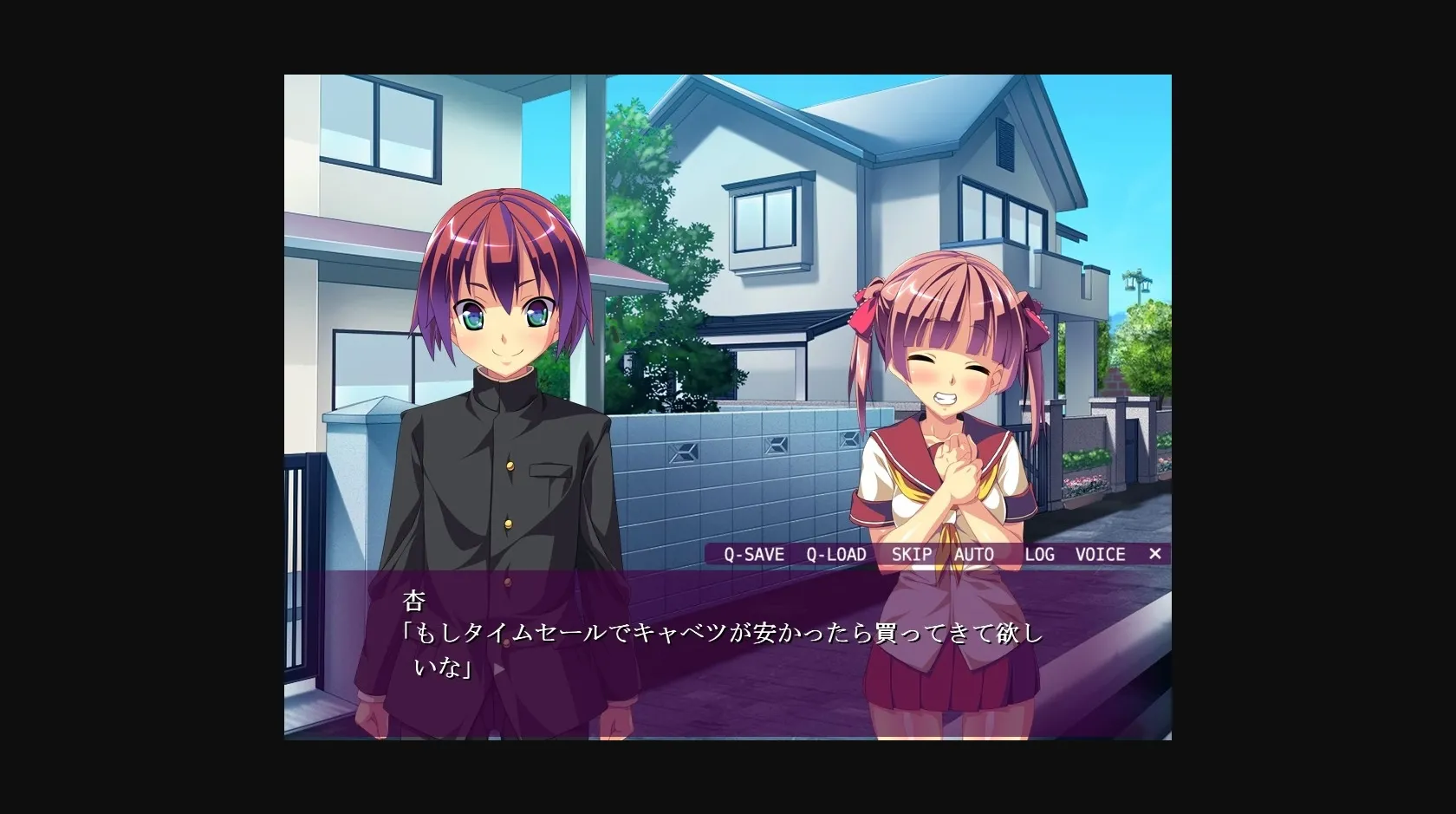Click VOICE to replay the voice line
The width and height of the screenshot is (1456, 814).
point(1100,554)
